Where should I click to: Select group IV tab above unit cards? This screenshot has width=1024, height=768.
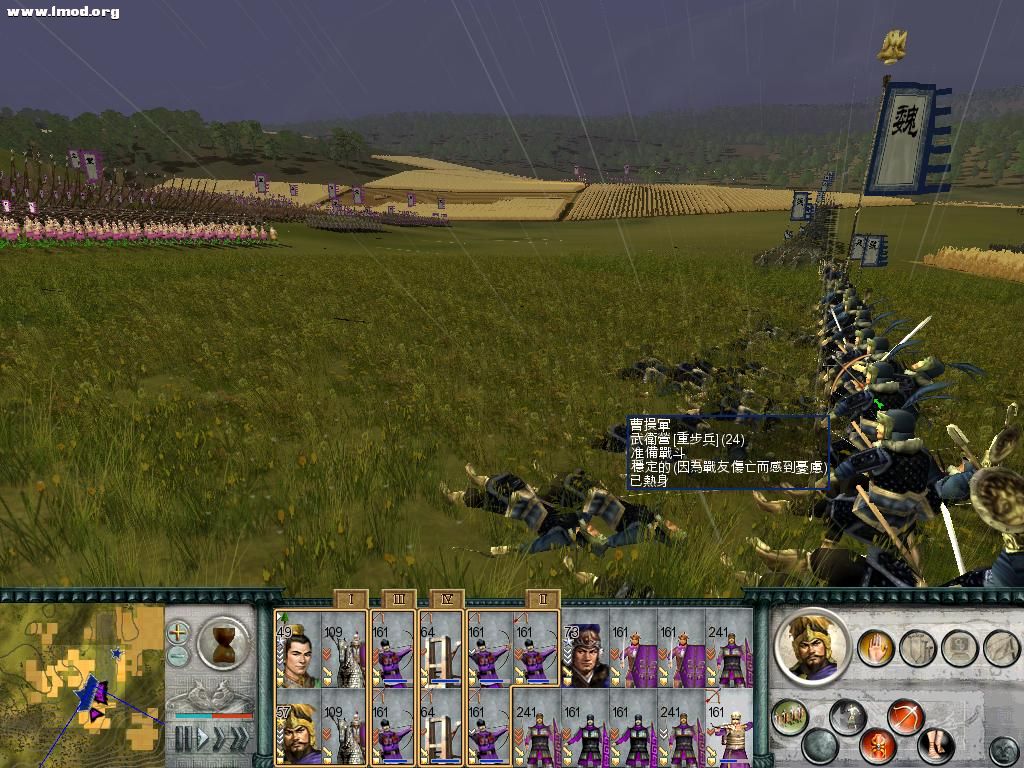[x=446, y=599]
